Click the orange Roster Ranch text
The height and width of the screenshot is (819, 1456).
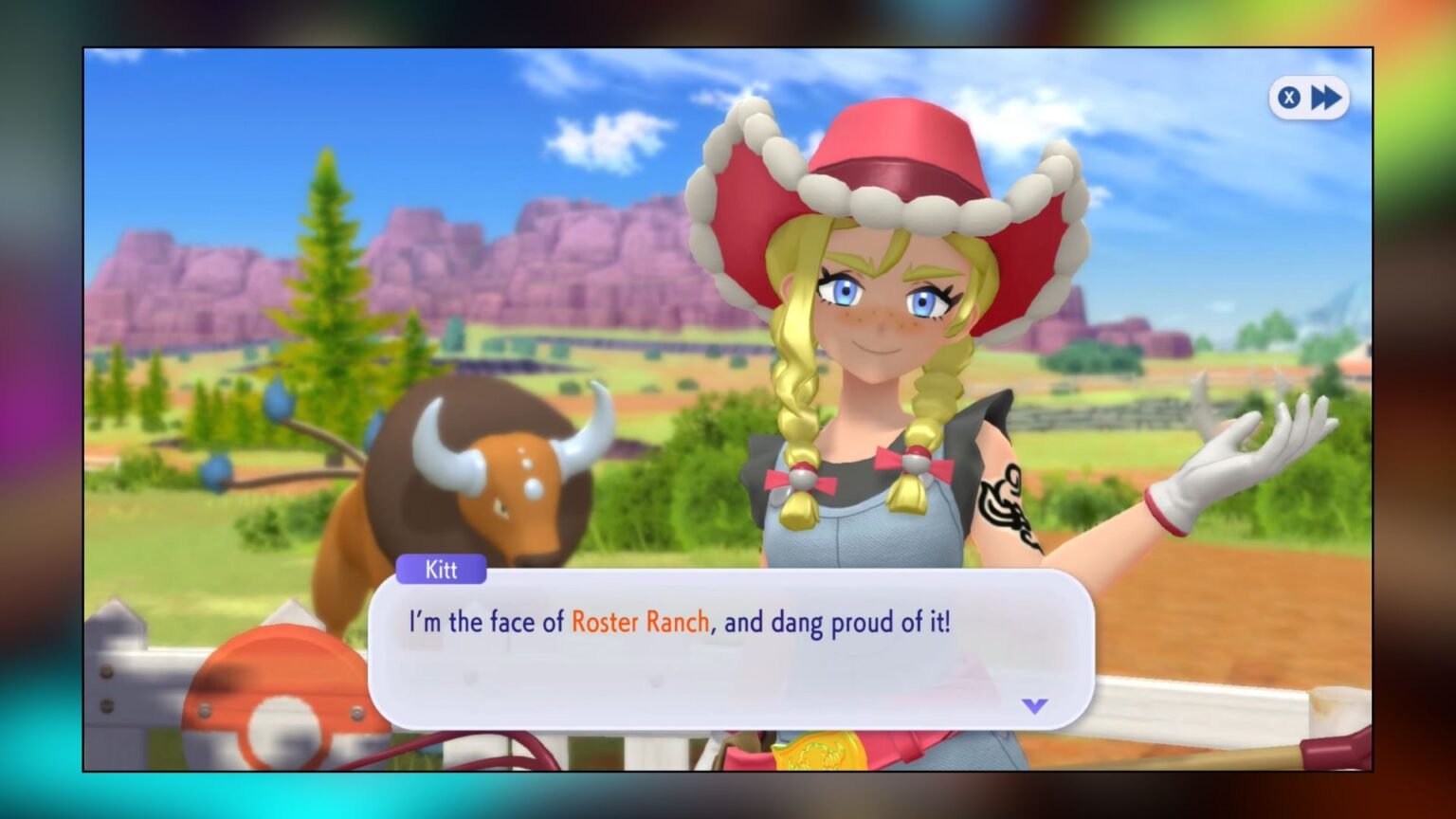point(641,622)
